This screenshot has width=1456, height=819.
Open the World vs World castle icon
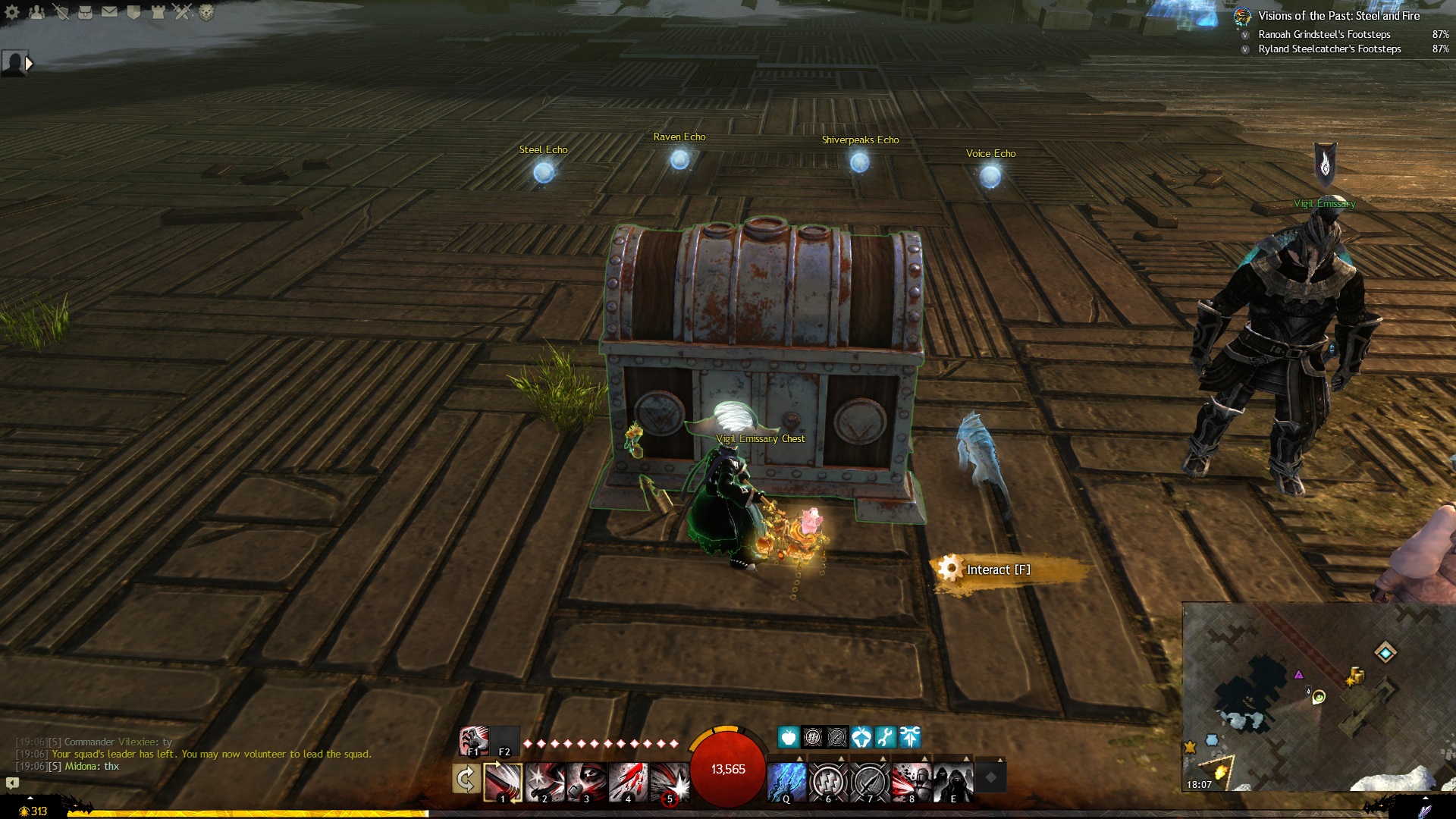158,12
